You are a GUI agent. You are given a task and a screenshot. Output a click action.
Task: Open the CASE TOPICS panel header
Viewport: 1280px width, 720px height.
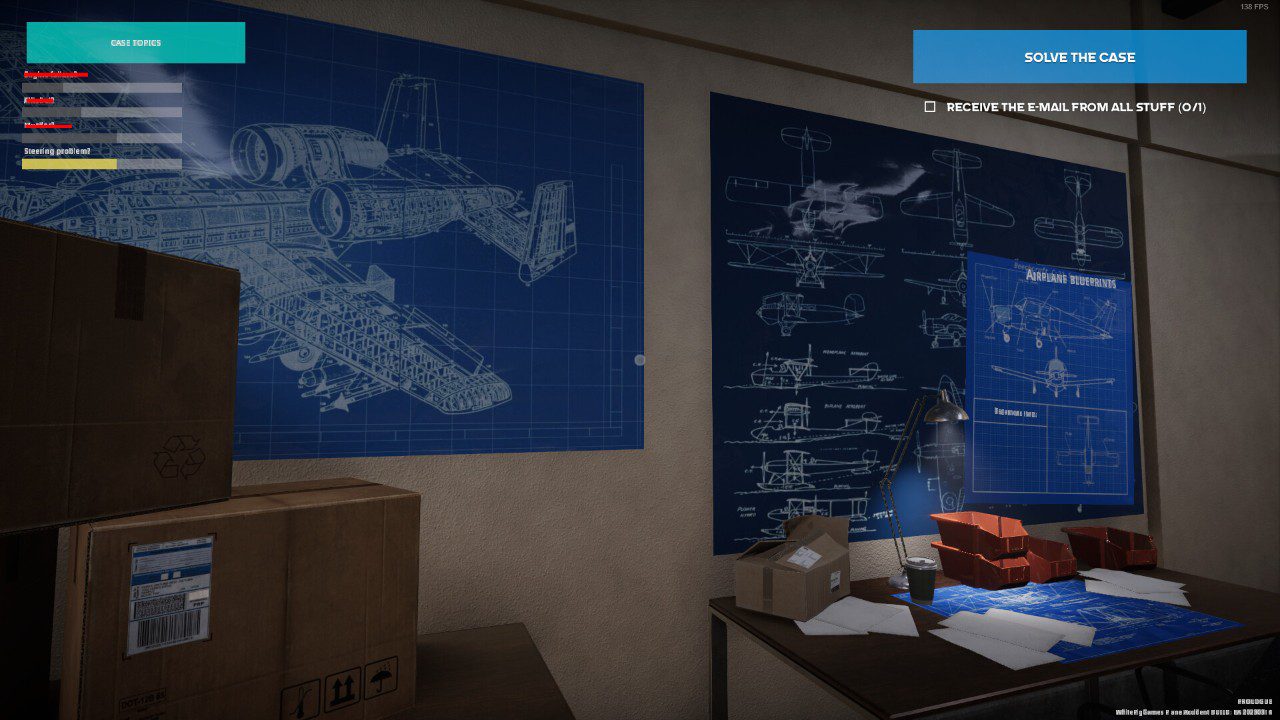tap(136, 42)
